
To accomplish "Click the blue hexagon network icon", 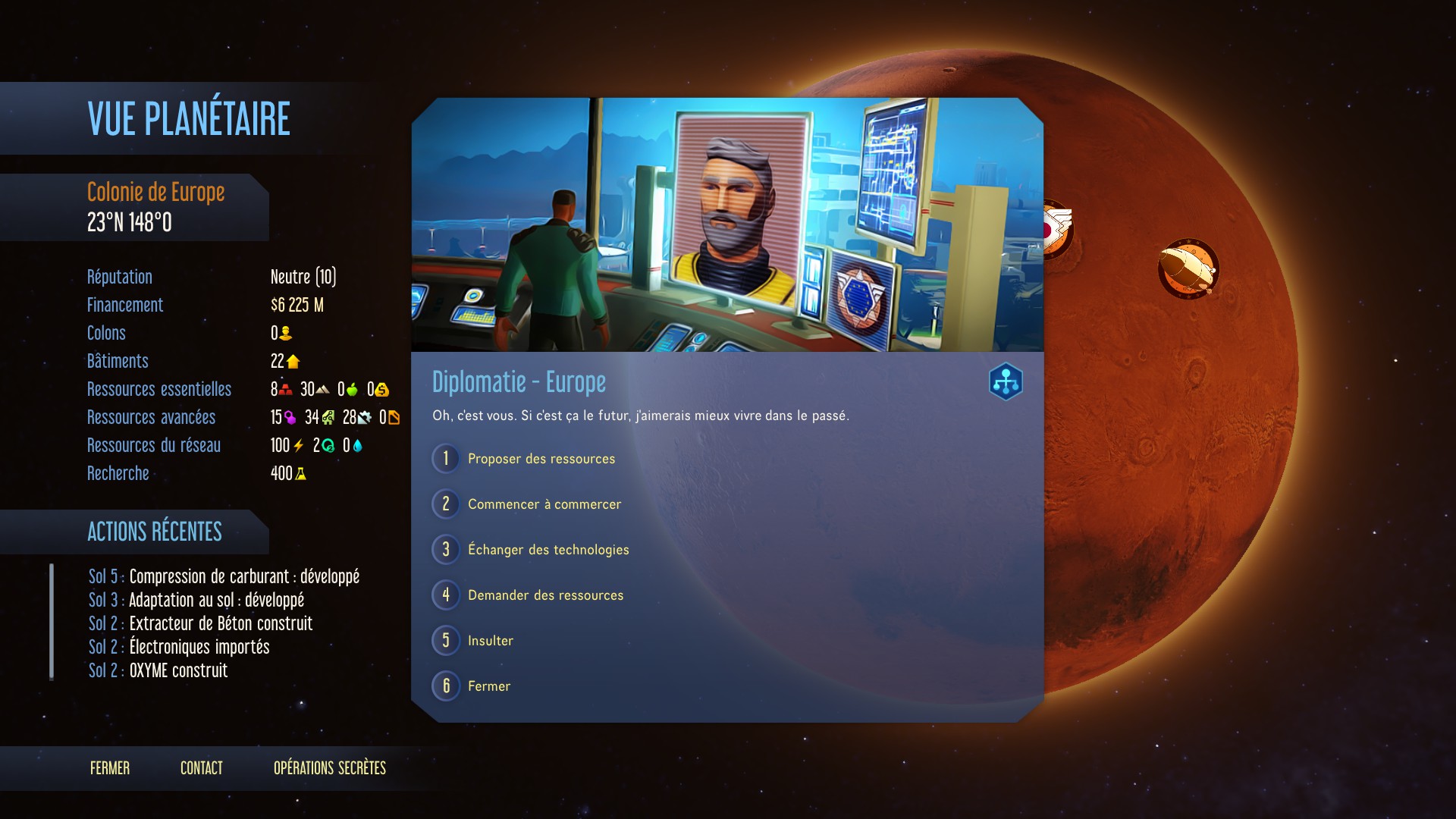I will [x=1006, y=381].
